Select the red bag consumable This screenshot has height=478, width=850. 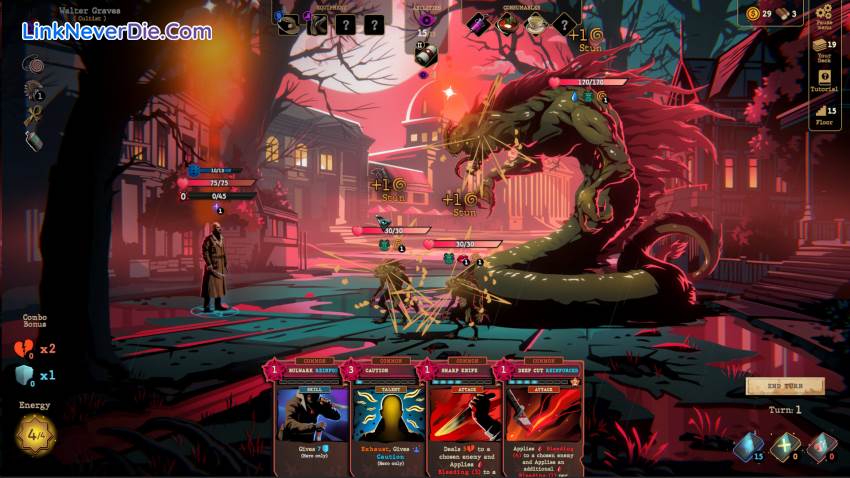coord(507,23)
